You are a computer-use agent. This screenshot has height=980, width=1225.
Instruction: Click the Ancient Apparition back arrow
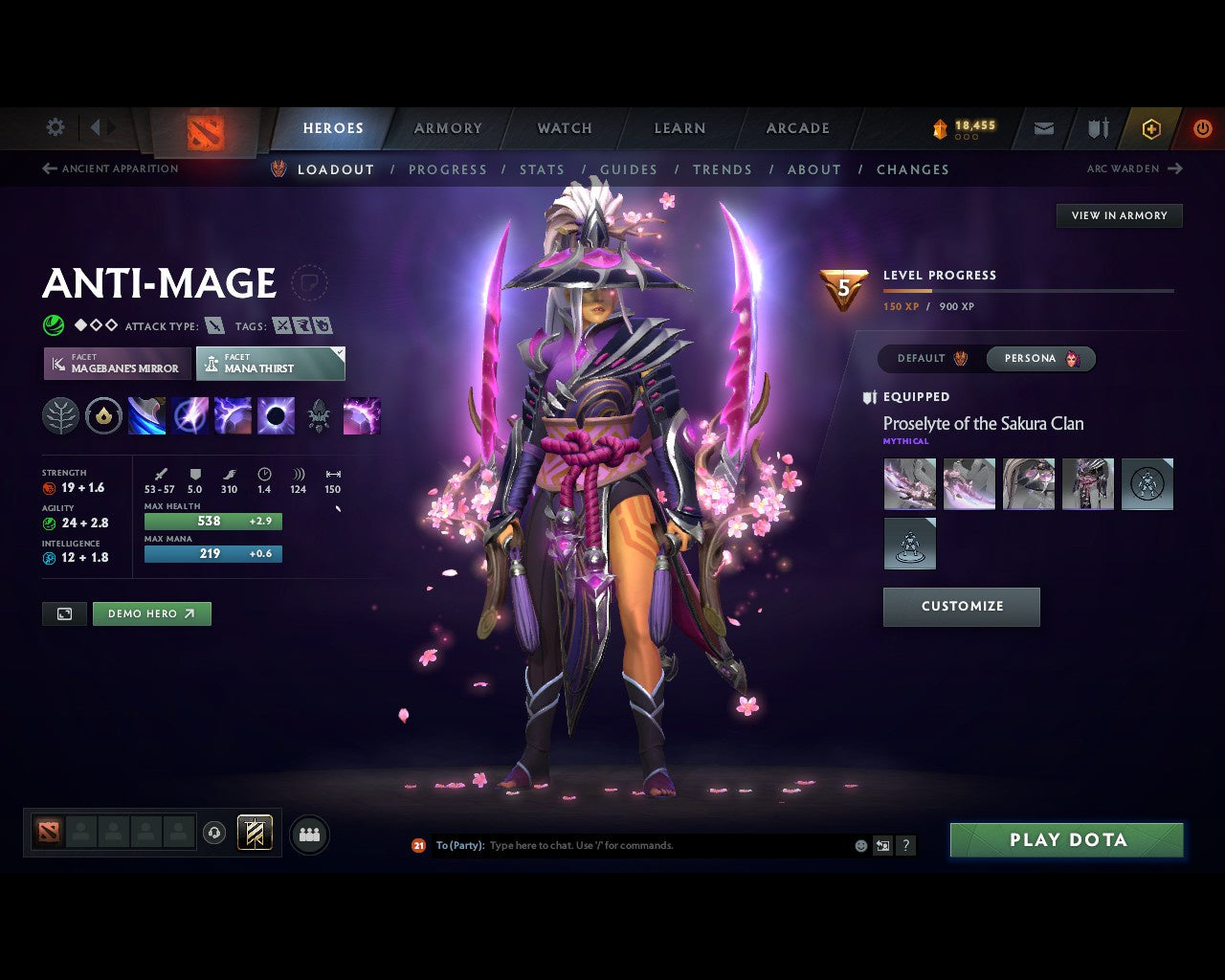[49, 168]
